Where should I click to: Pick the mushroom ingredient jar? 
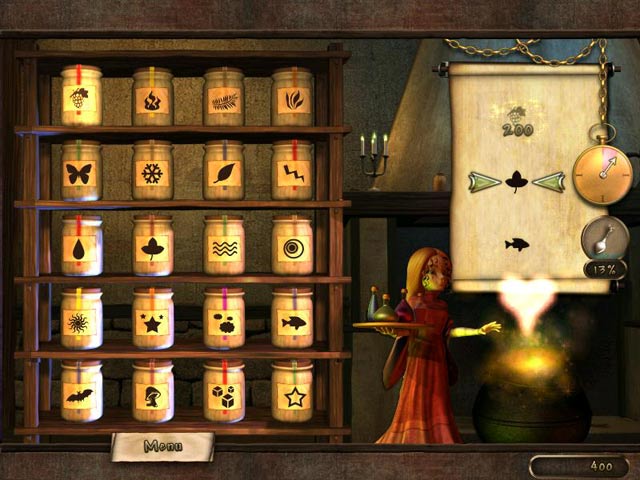pos(152,395)
